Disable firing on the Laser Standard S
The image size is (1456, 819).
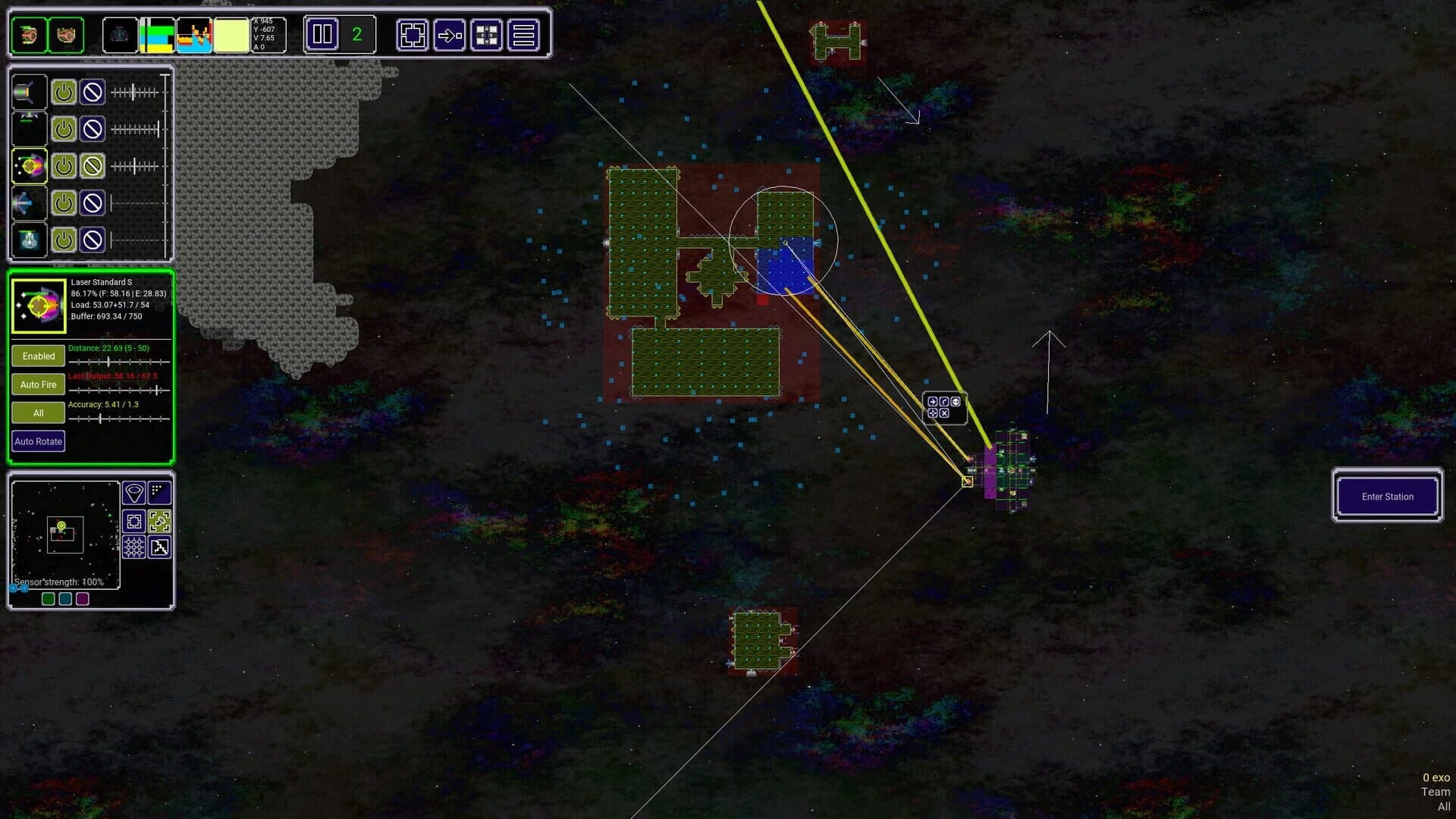pos(92,165)
